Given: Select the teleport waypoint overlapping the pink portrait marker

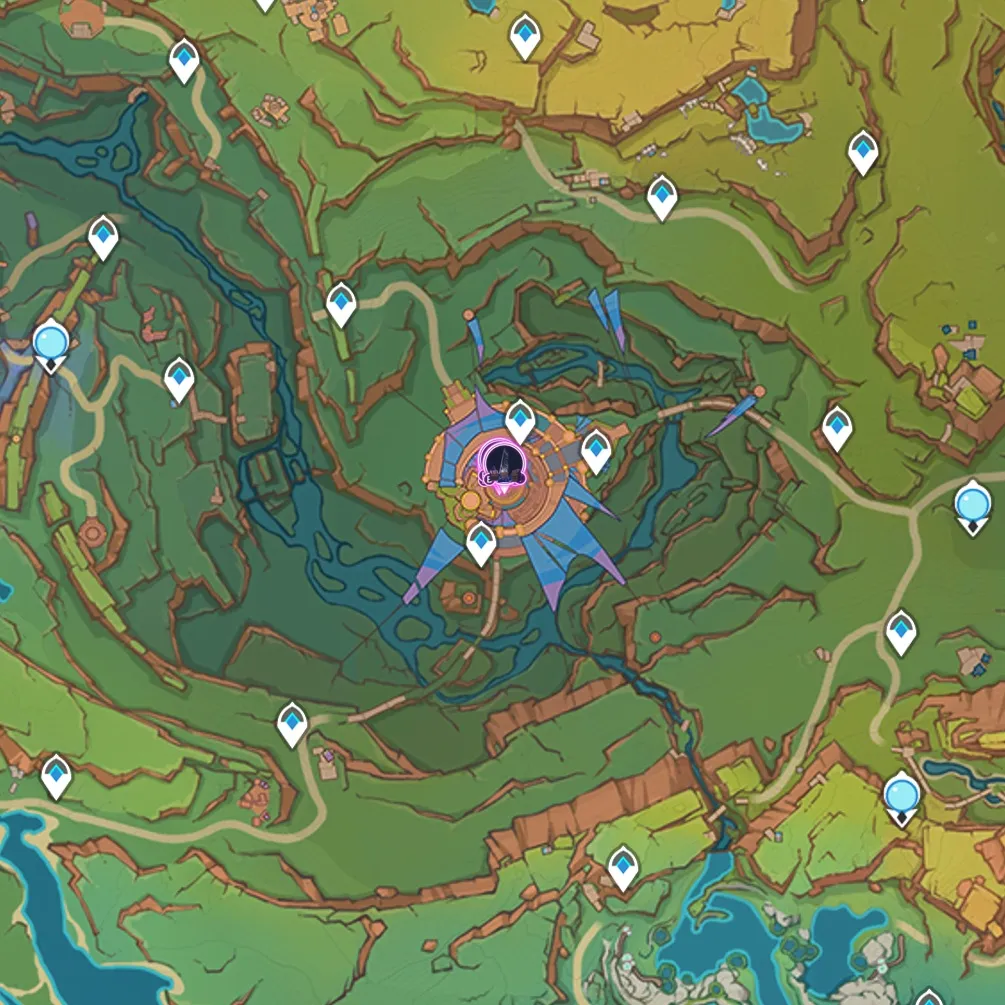Looking at the screenshot, I should click(x=520, y=419).
